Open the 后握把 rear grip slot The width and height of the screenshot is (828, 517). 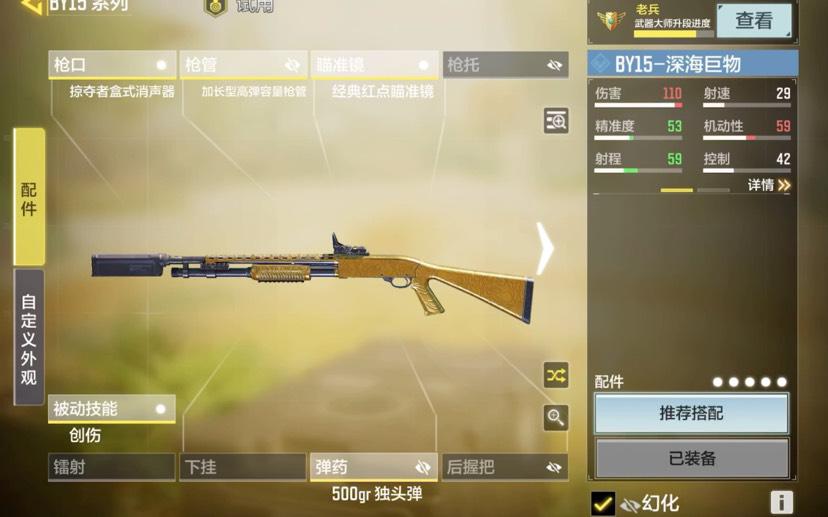click(x=505, y=467)
